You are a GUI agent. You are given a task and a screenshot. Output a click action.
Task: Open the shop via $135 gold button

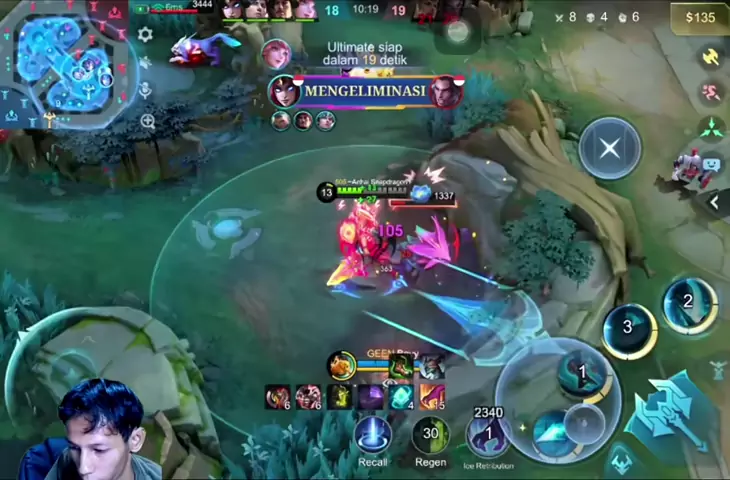[x=700, y=17]
